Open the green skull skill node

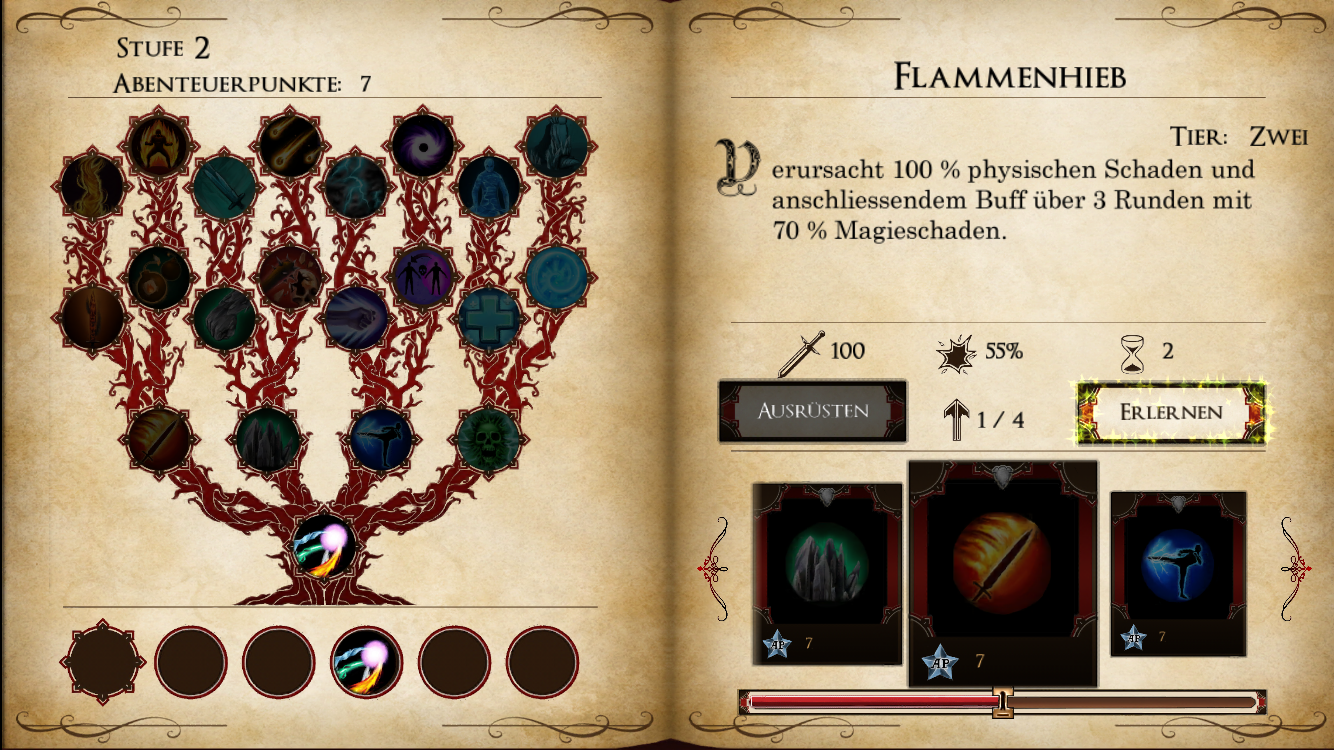(x=489, y=438)
